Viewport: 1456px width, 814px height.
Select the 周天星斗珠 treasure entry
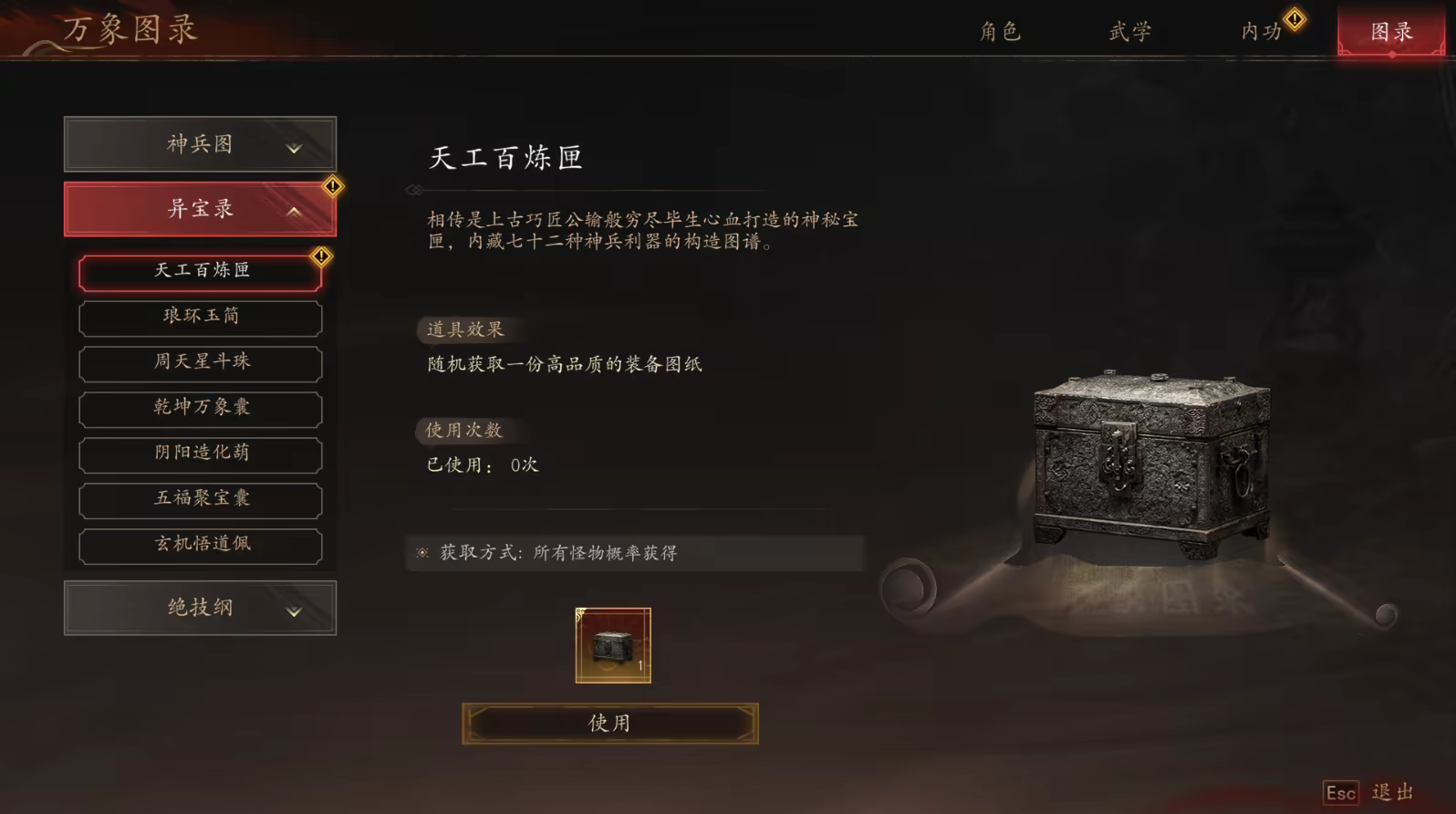click(200, 363)
